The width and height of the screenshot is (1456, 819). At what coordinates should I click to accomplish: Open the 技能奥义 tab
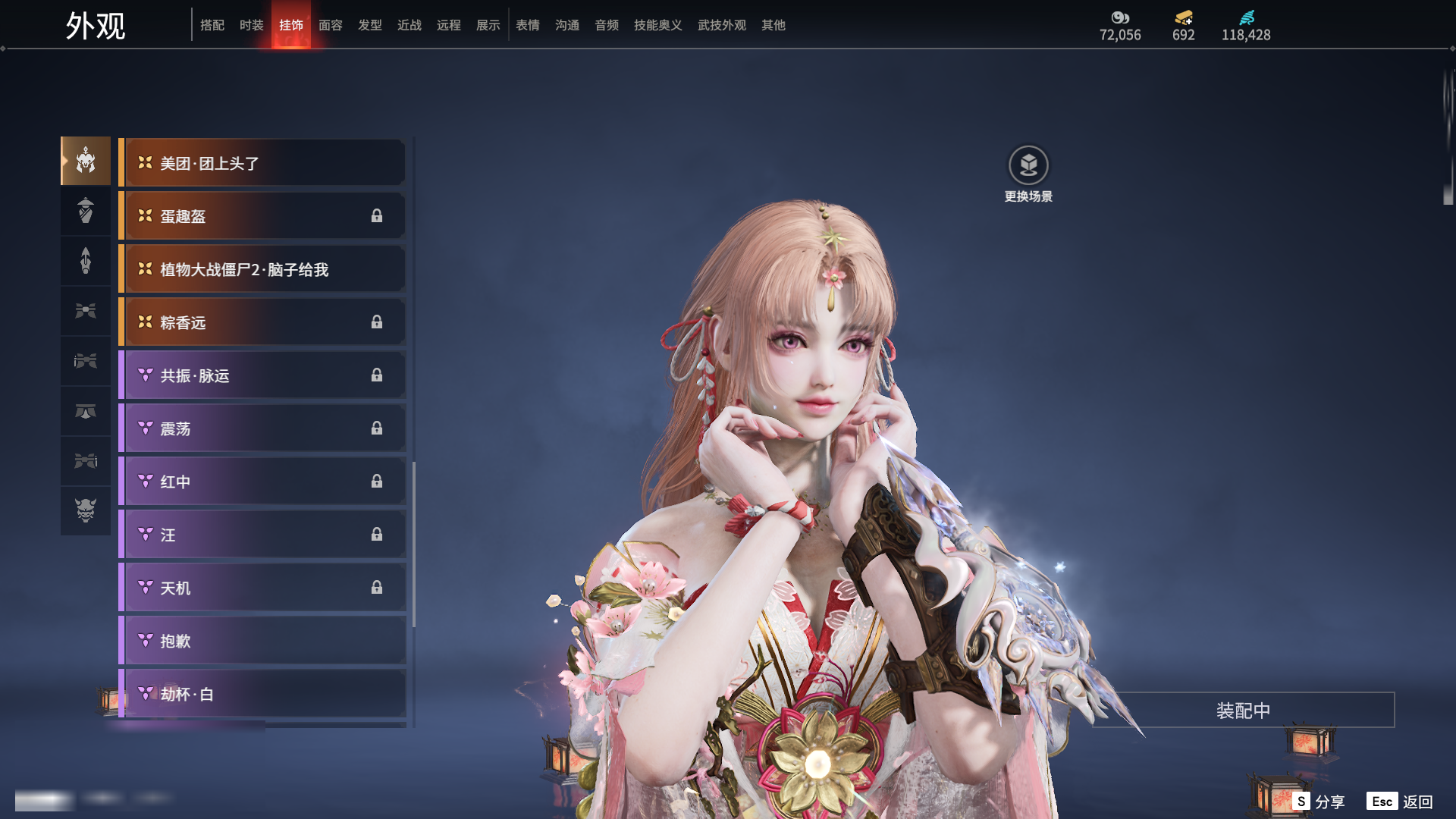pos(657,25)
